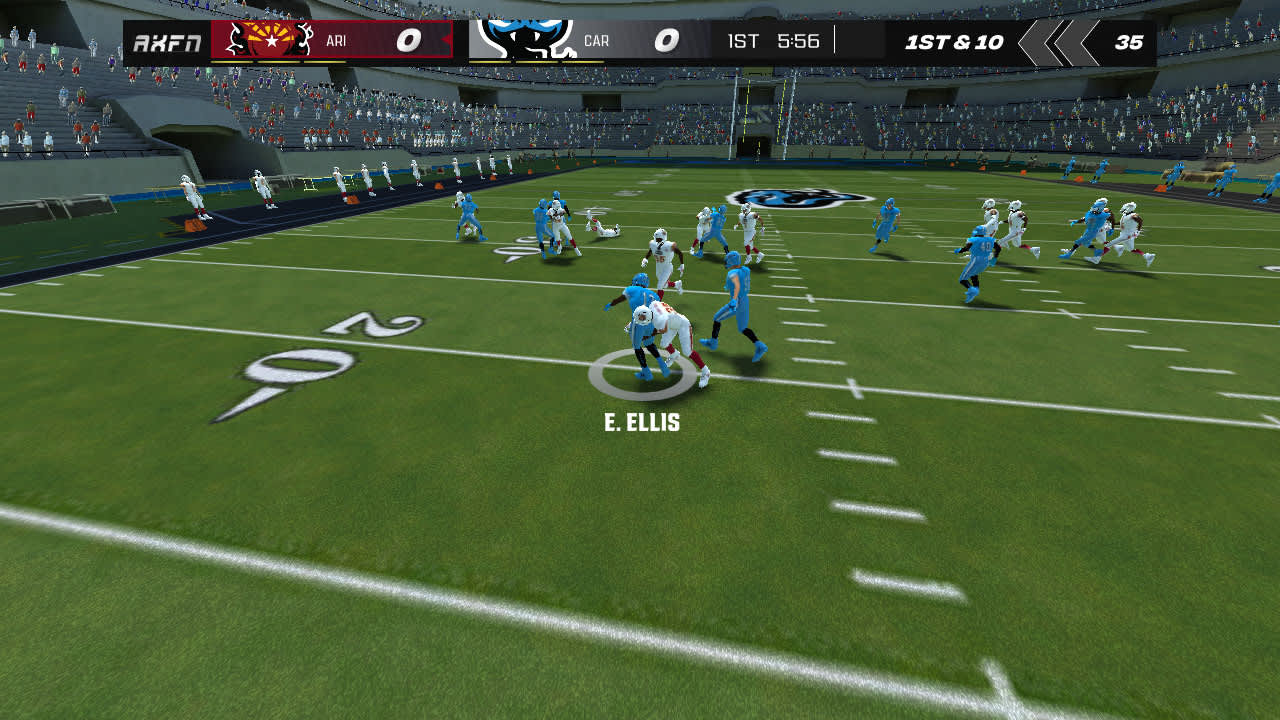Click the ARI team score of 0
The image size is (1280, 720).
pos(407,41)
